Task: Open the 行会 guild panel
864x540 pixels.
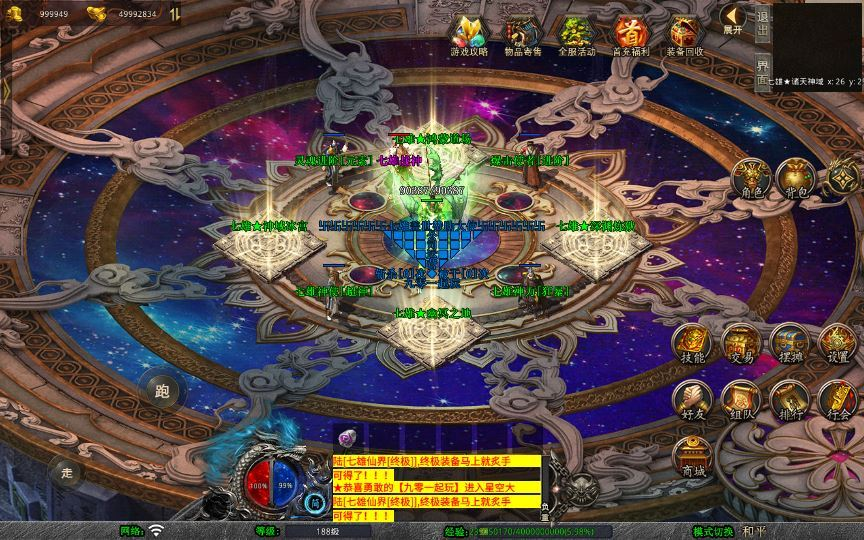Action: (838, 400)
